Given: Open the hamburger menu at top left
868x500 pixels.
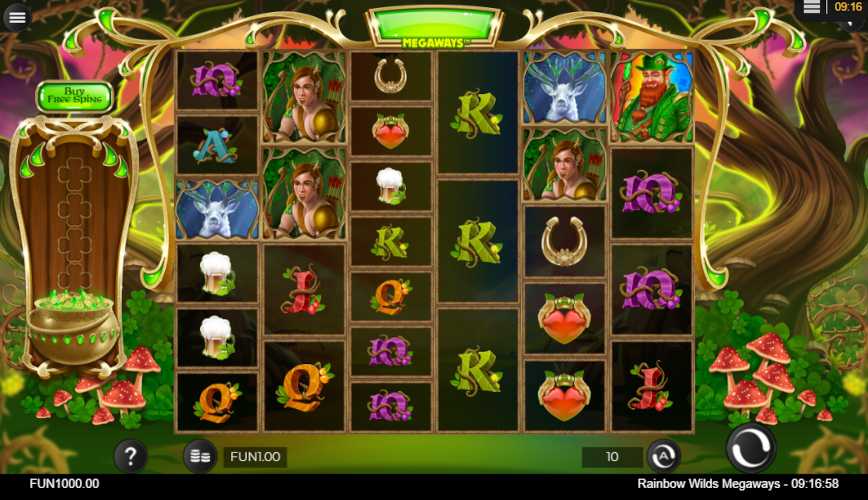Looking at the screenshot, I should tap(17, 17).
